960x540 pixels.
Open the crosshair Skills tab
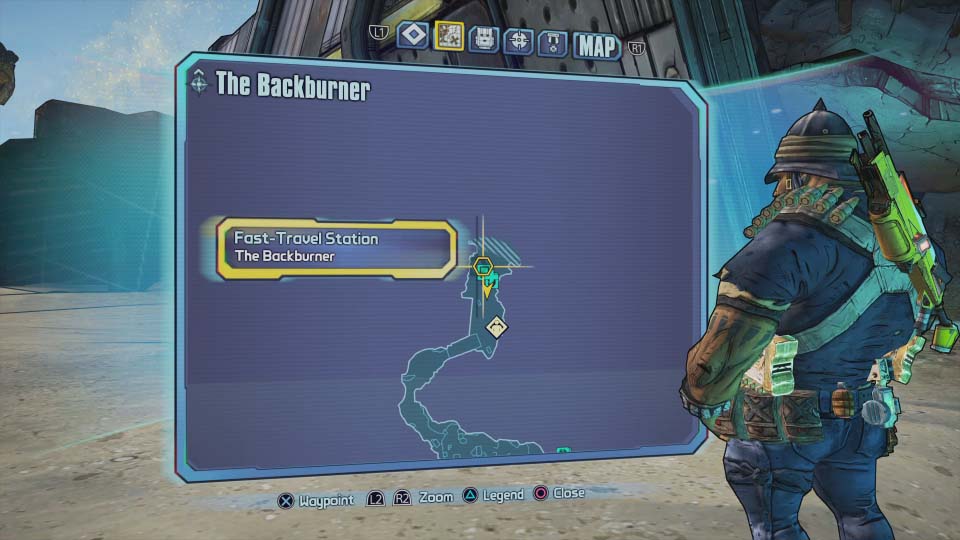coord(518,40)
